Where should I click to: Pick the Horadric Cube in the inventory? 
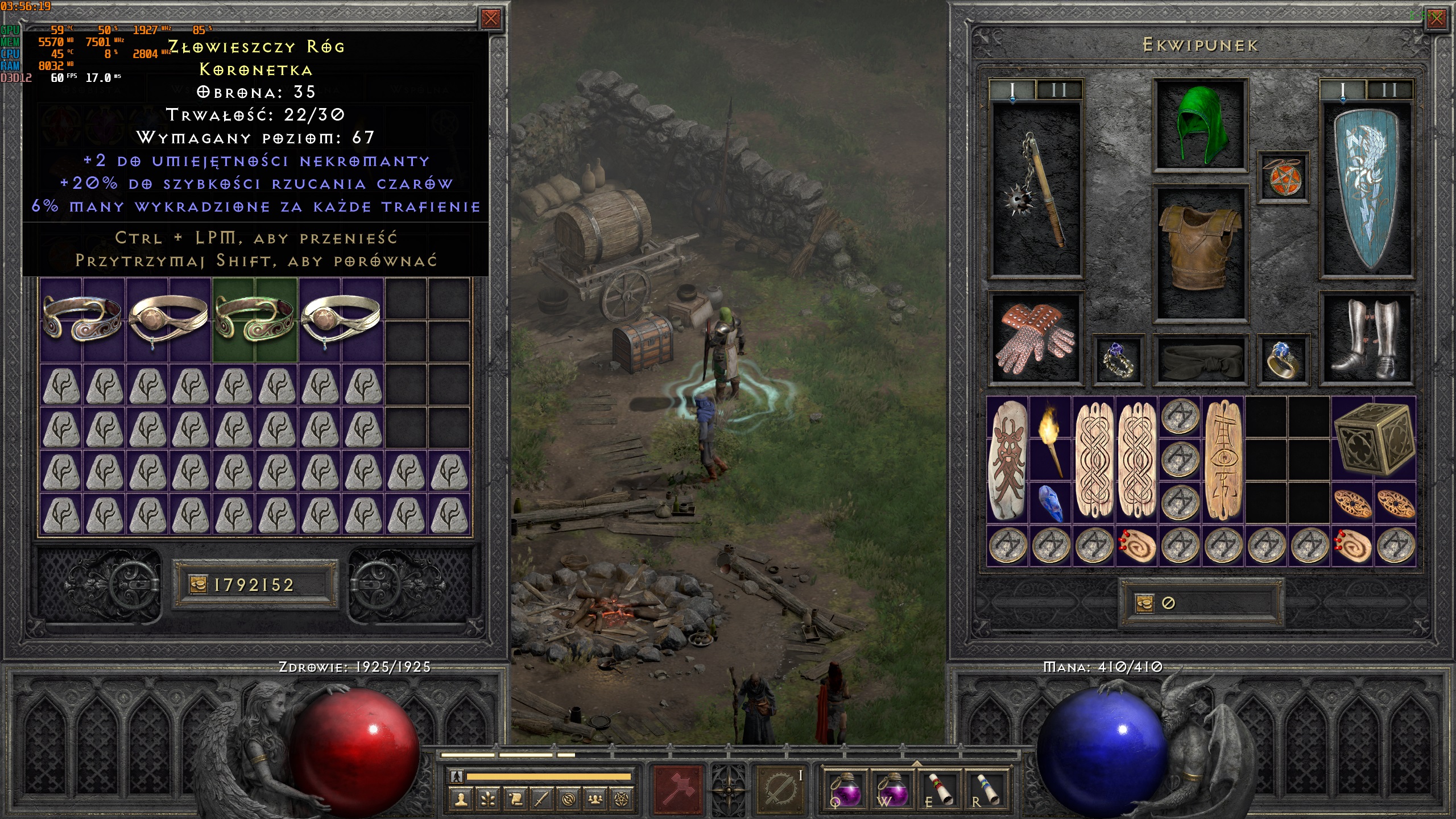[x=1373, y=439]
